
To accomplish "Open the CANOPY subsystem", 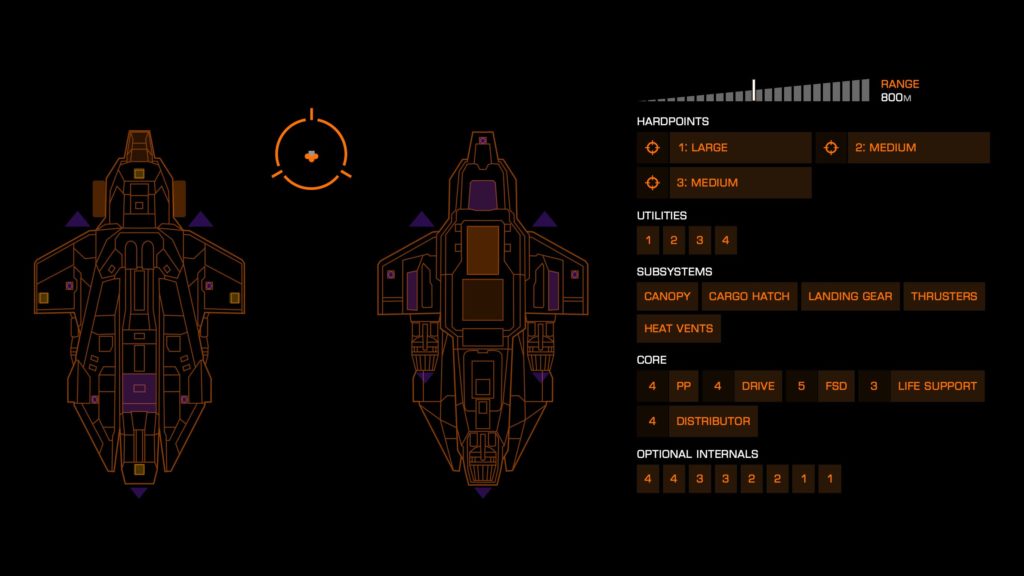I will click(667, 297).
